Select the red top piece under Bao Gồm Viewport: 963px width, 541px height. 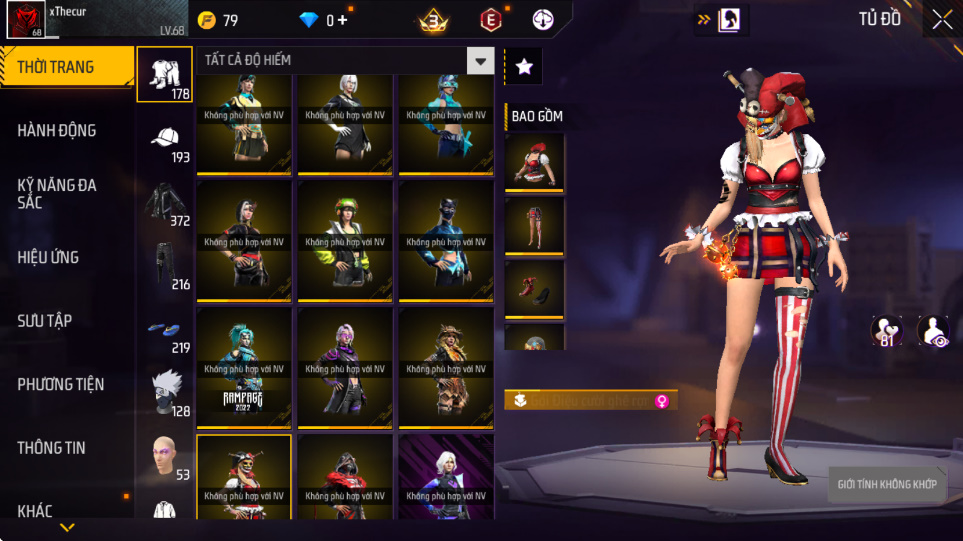point(534,164)
